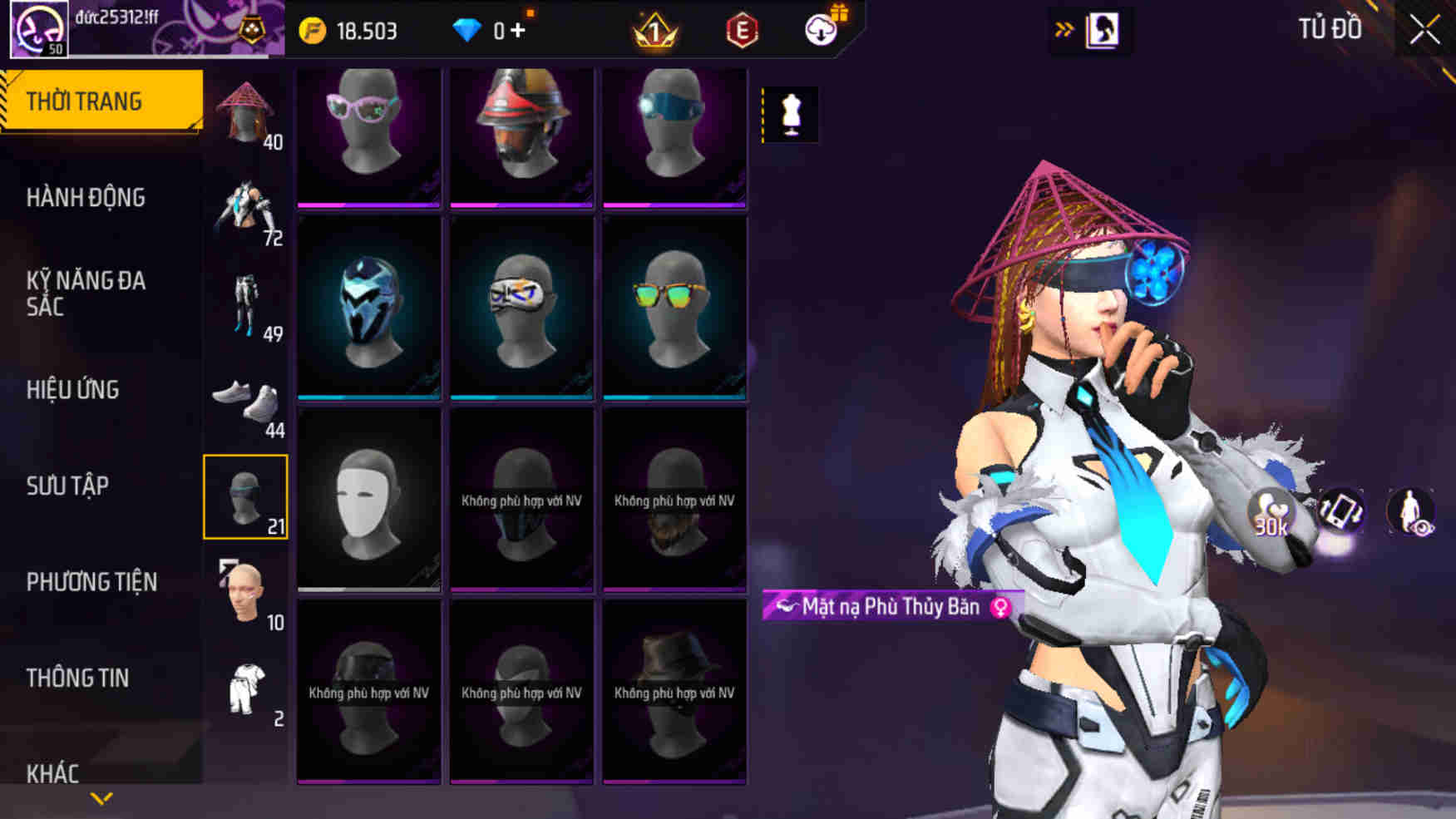Switch to the HÀNH ĐỘNG tab
The width and height of the screenshot is (1456, 819).
coord(86,198)
